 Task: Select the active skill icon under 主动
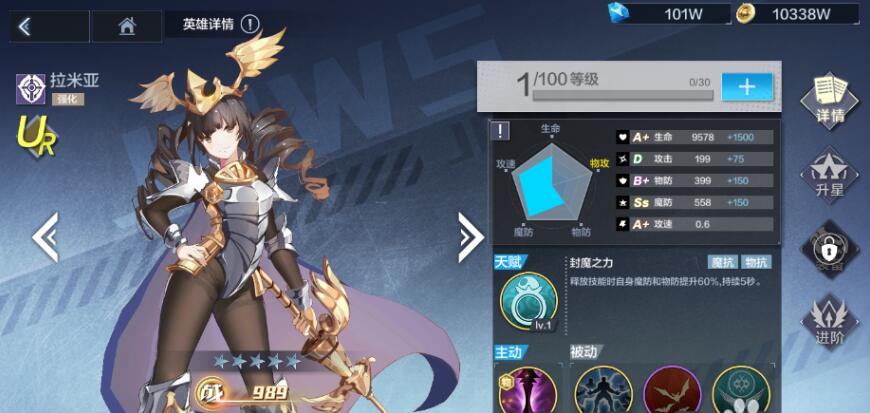coord(527,390)
